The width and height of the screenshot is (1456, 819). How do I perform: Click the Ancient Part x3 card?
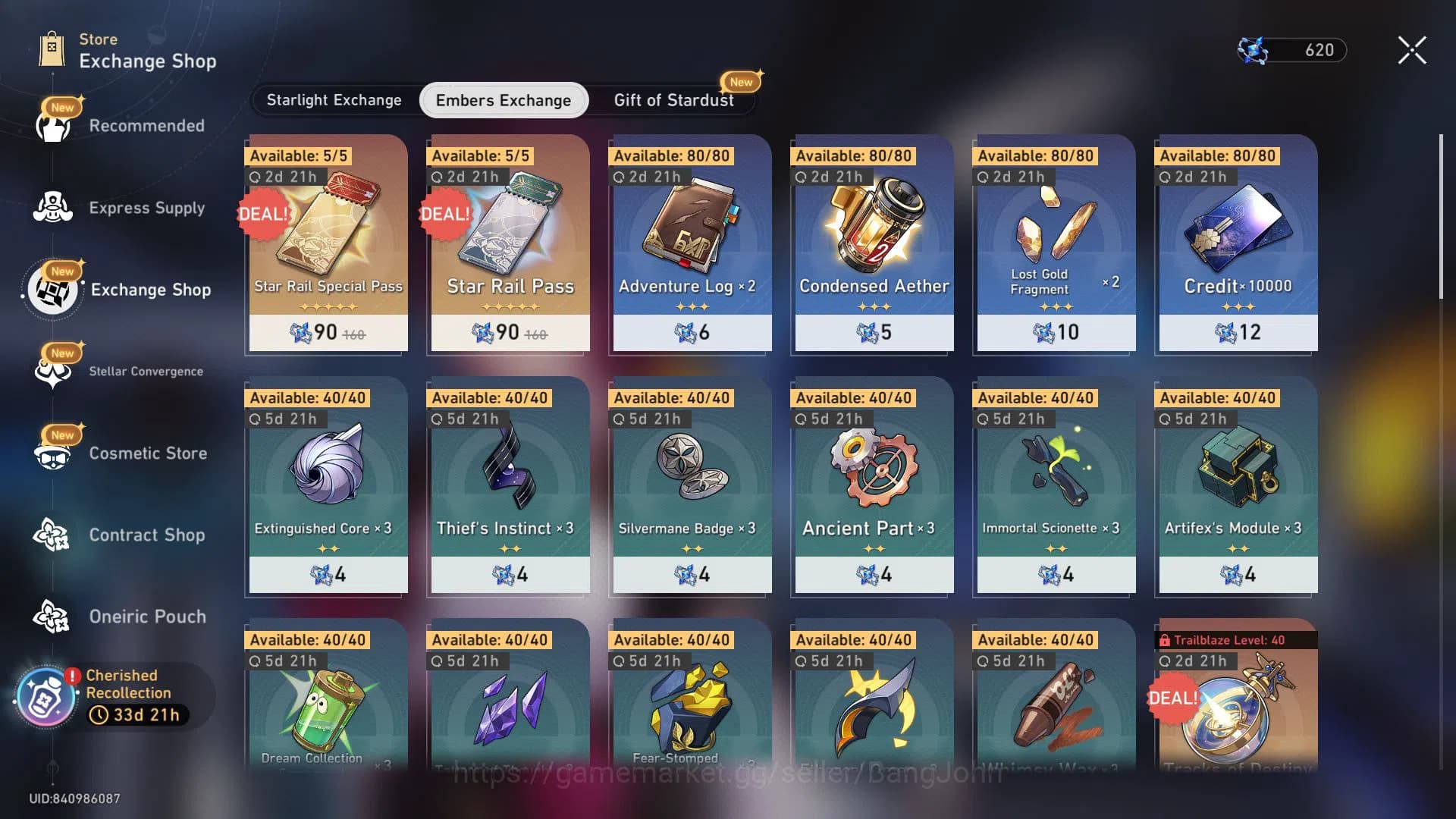click(872, 485)
